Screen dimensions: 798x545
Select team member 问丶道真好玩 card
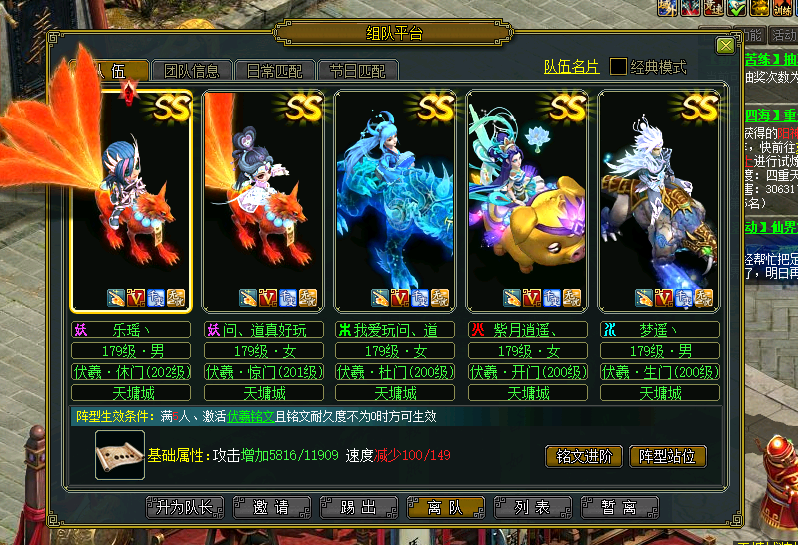coord(263,200)
